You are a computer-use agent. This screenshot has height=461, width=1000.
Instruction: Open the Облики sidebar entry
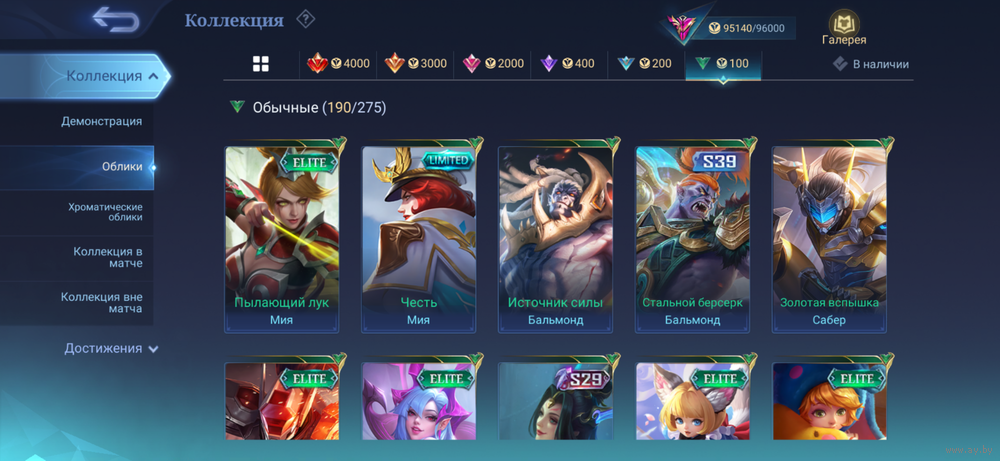pos(122,167)
